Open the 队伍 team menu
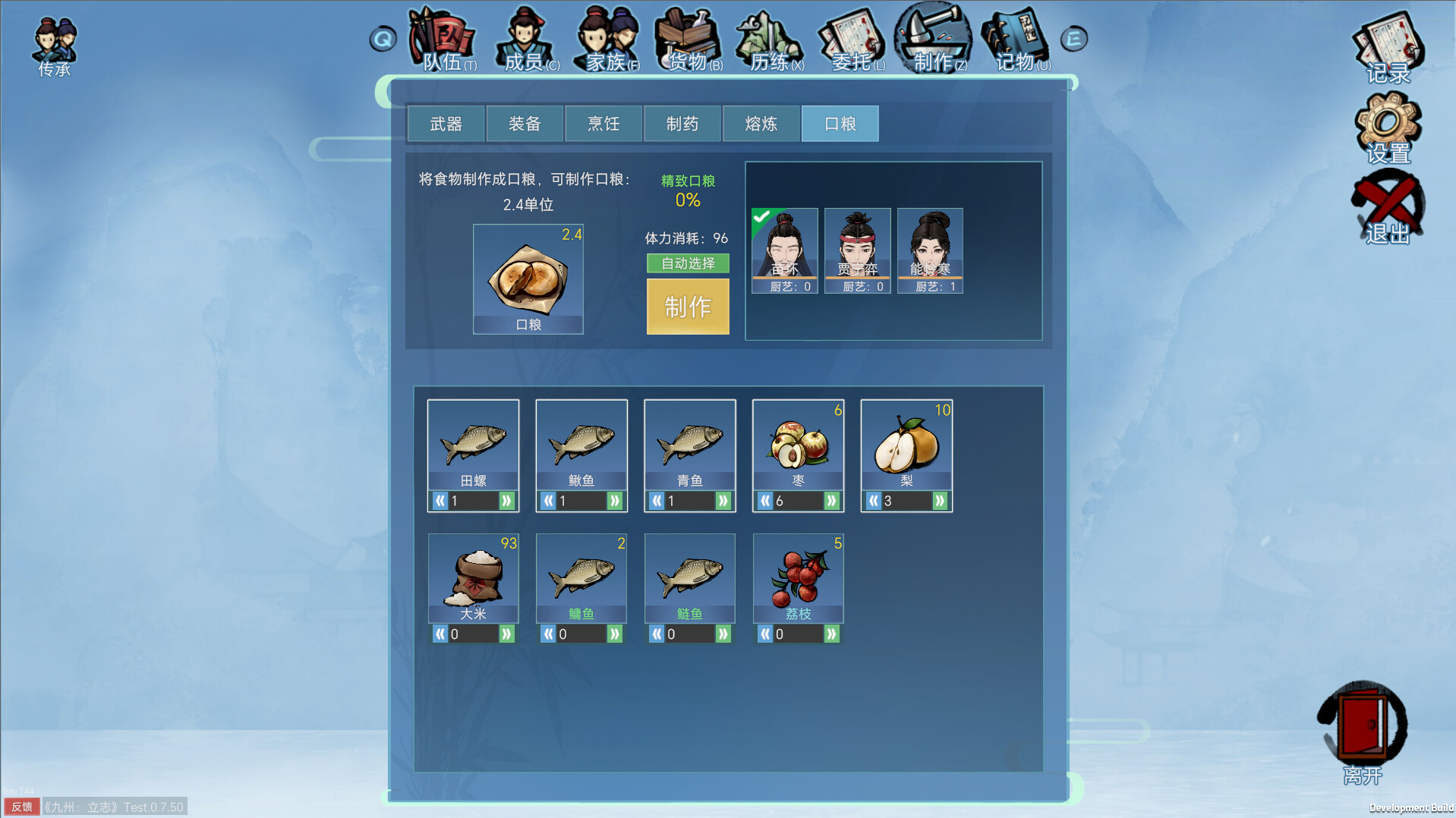The height and width of the screenshot is (818, 1456). point(444,39)
